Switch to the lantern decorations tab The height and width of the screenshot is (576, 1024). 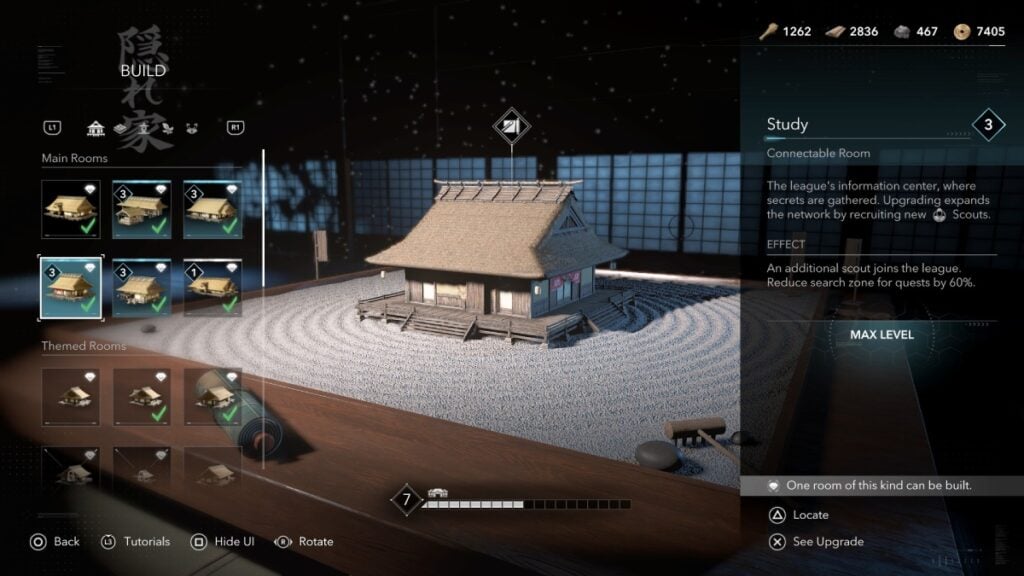(142, 128)
